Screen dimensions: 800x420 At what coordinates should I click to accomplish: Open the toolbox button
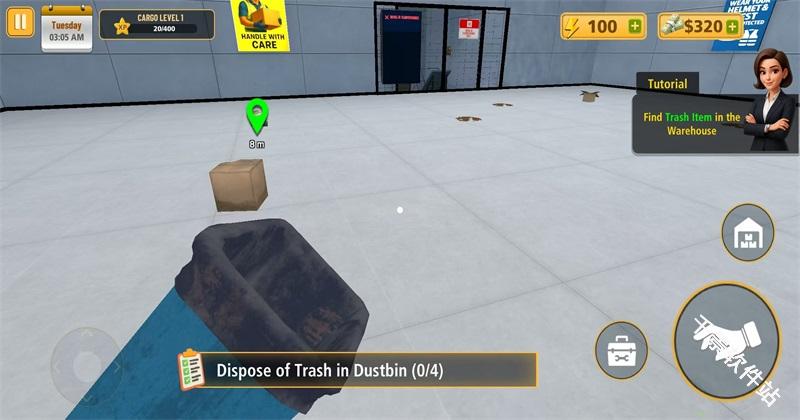pyautogui.click(x=621, y=351)
